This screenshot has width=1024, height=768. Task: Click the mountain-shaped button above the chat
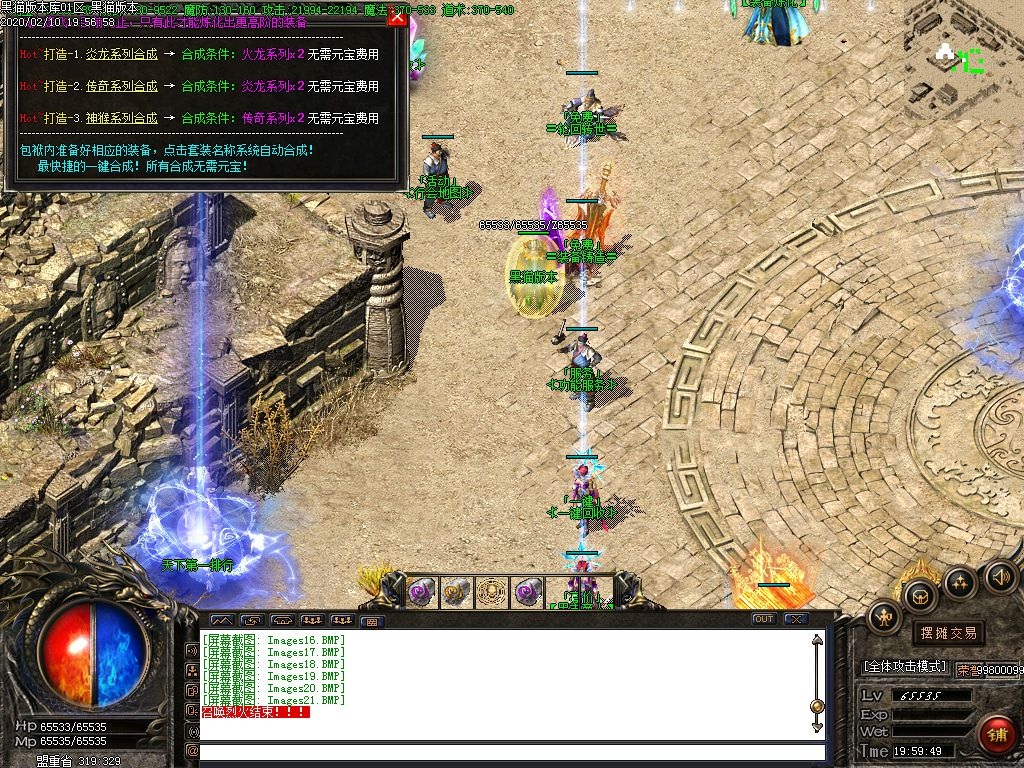(x=222, y=620)
